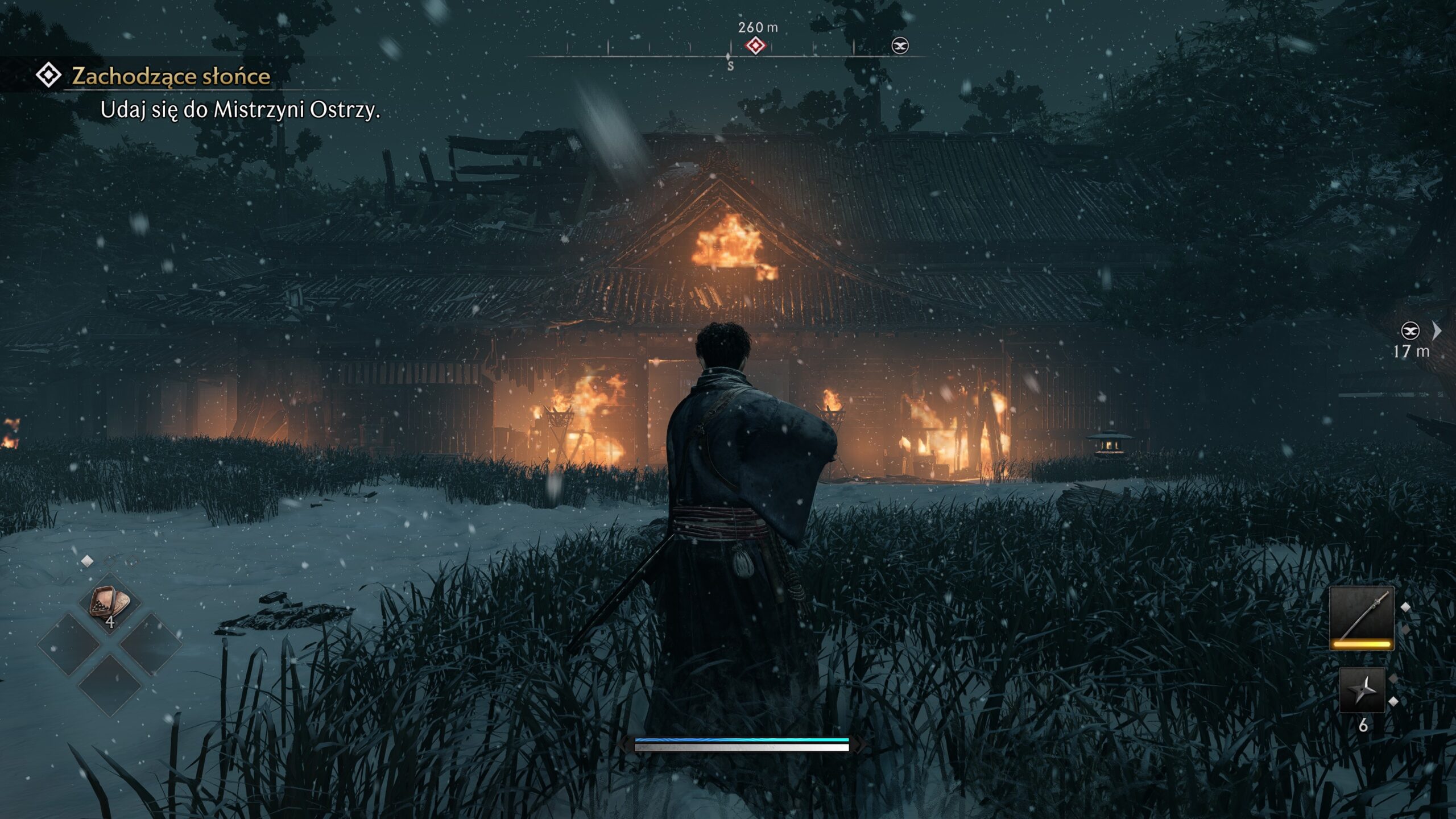This screenshot has width=1456, height=819.
Task: Toggle the empty right quick-item slot
Action: (152, 644)
